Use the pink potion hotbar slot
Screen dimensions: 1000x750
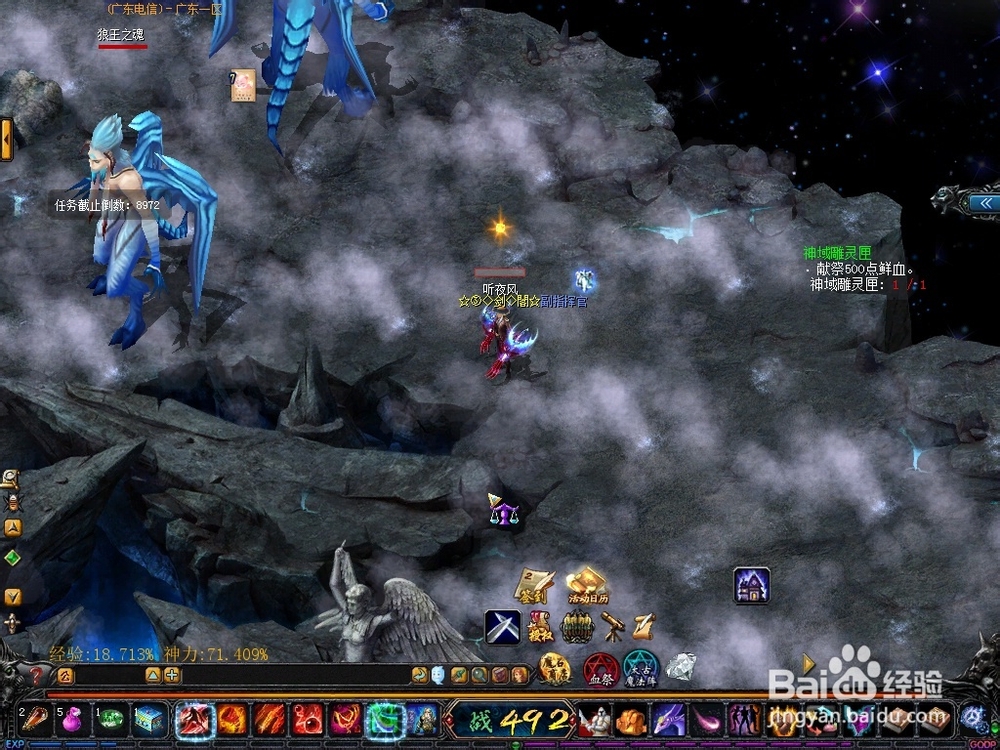pyautogui.click(x=72, y=719)
